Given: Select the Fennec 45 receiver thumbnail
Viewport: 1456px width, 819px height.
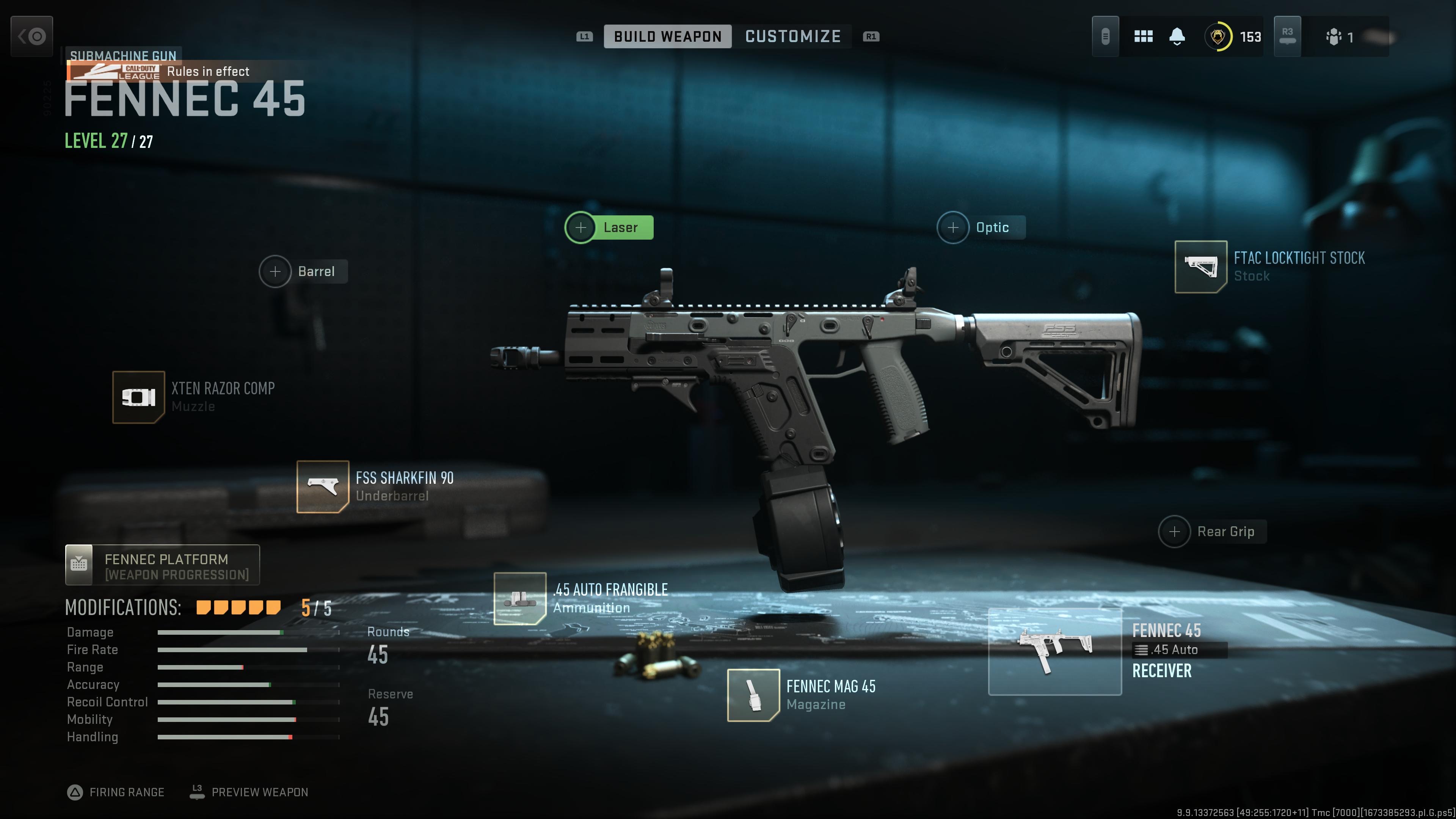Looking at the screenshot, I should tap(1055, 652).
